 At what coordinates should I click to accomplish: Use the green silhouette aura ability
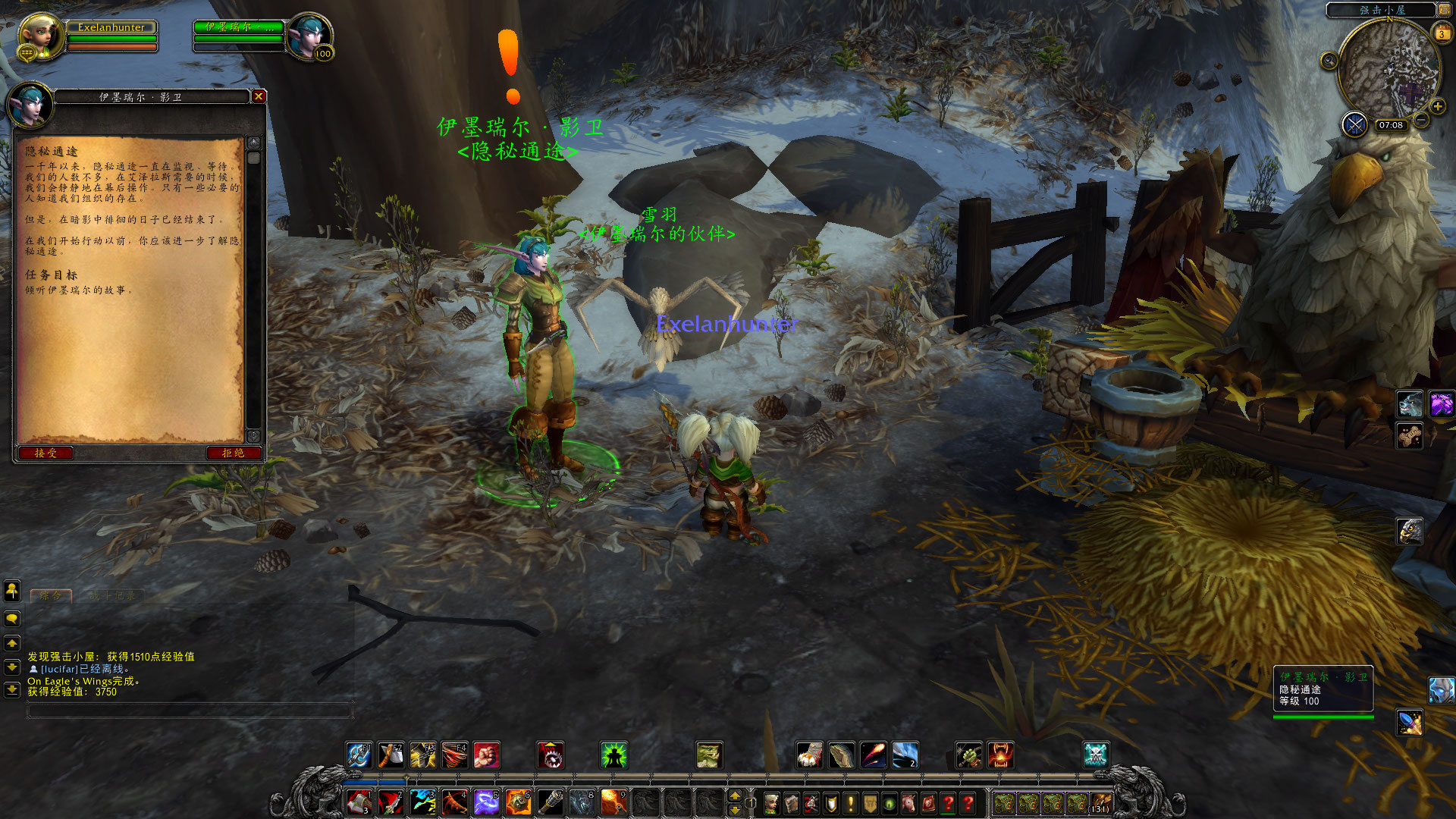(x=613, y=755)
